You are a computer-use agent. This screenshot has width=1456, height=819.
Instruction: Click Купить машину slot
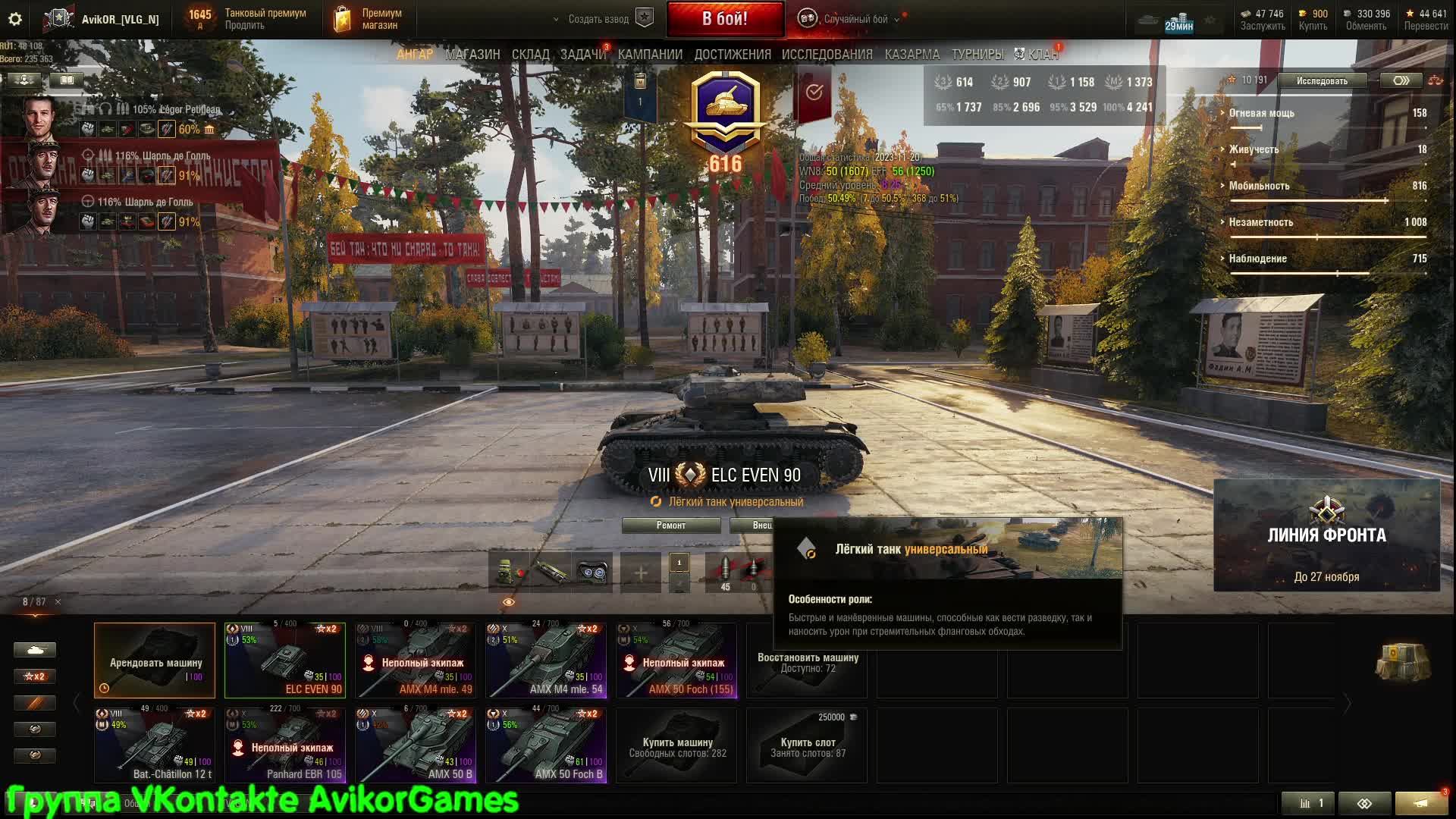676,745
